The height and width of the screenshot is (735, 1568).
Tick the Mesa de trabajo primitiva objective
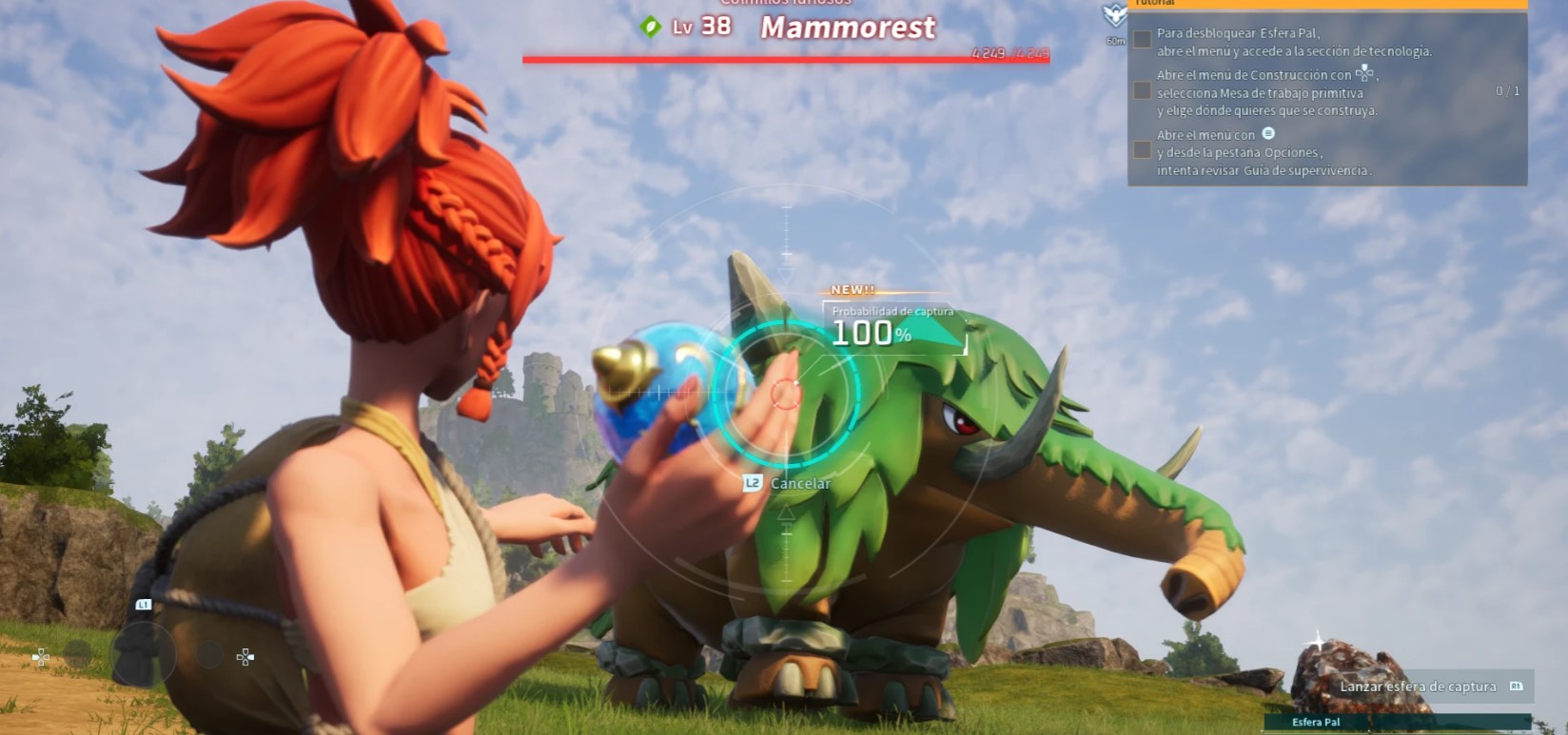pyautogui.click(x=1142, y=91)
